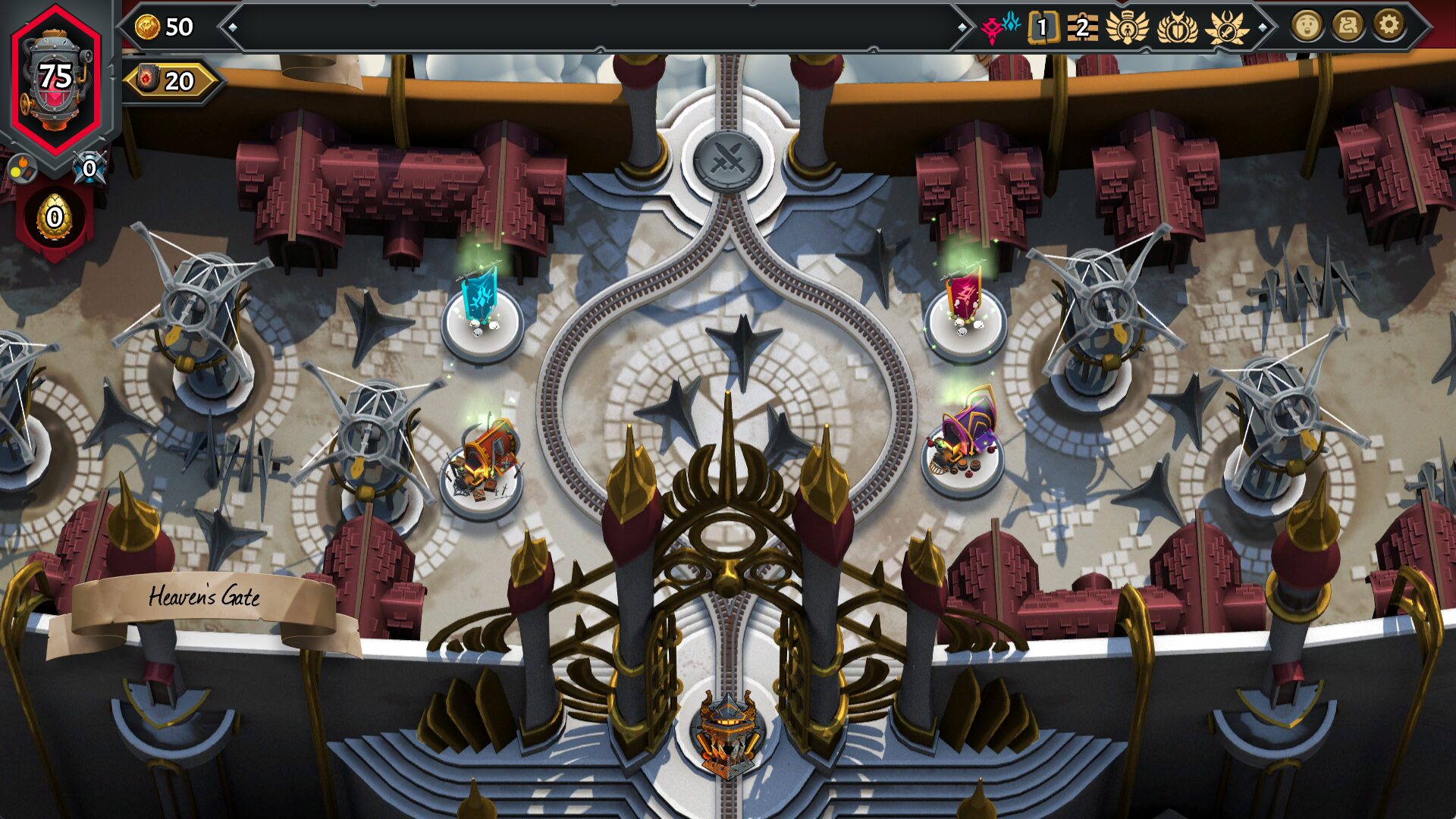
Task: Select the winged shield army emblem
Action: [x=1177, y=27]
